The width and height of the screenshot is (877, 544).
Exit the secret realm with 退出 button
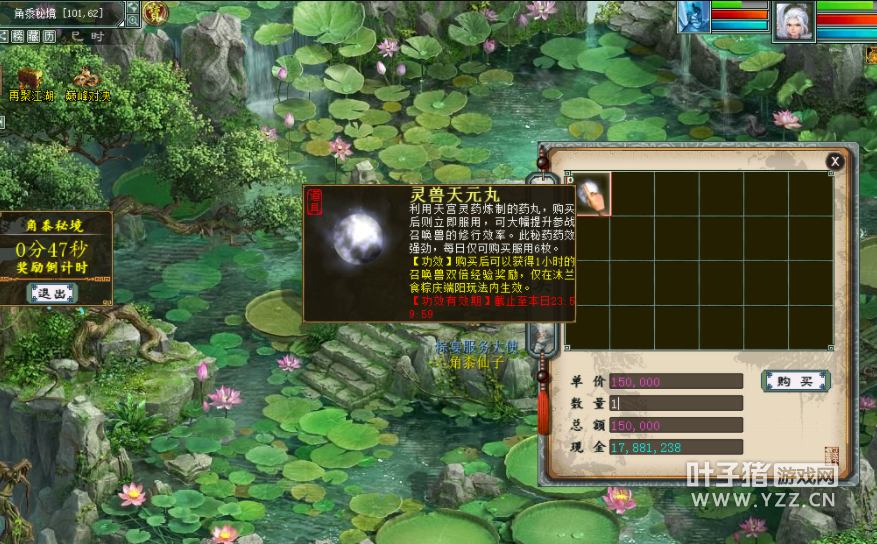tap(53, 293)
